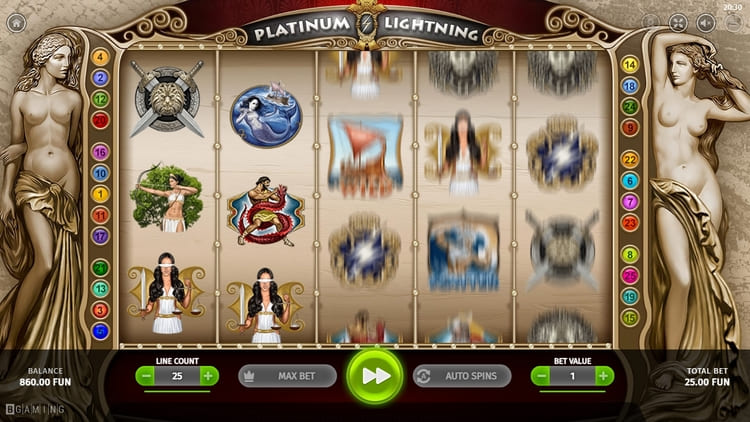Choose payline 14 marker
The width and height of the screenshot is (750, 422).
(630, 65)
